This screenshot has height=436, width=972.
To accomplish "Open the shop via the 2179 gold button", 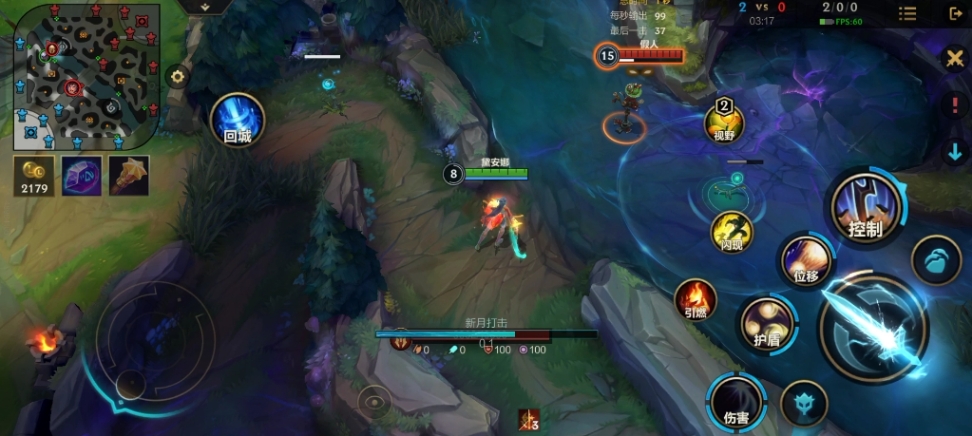I will point(33,175).
